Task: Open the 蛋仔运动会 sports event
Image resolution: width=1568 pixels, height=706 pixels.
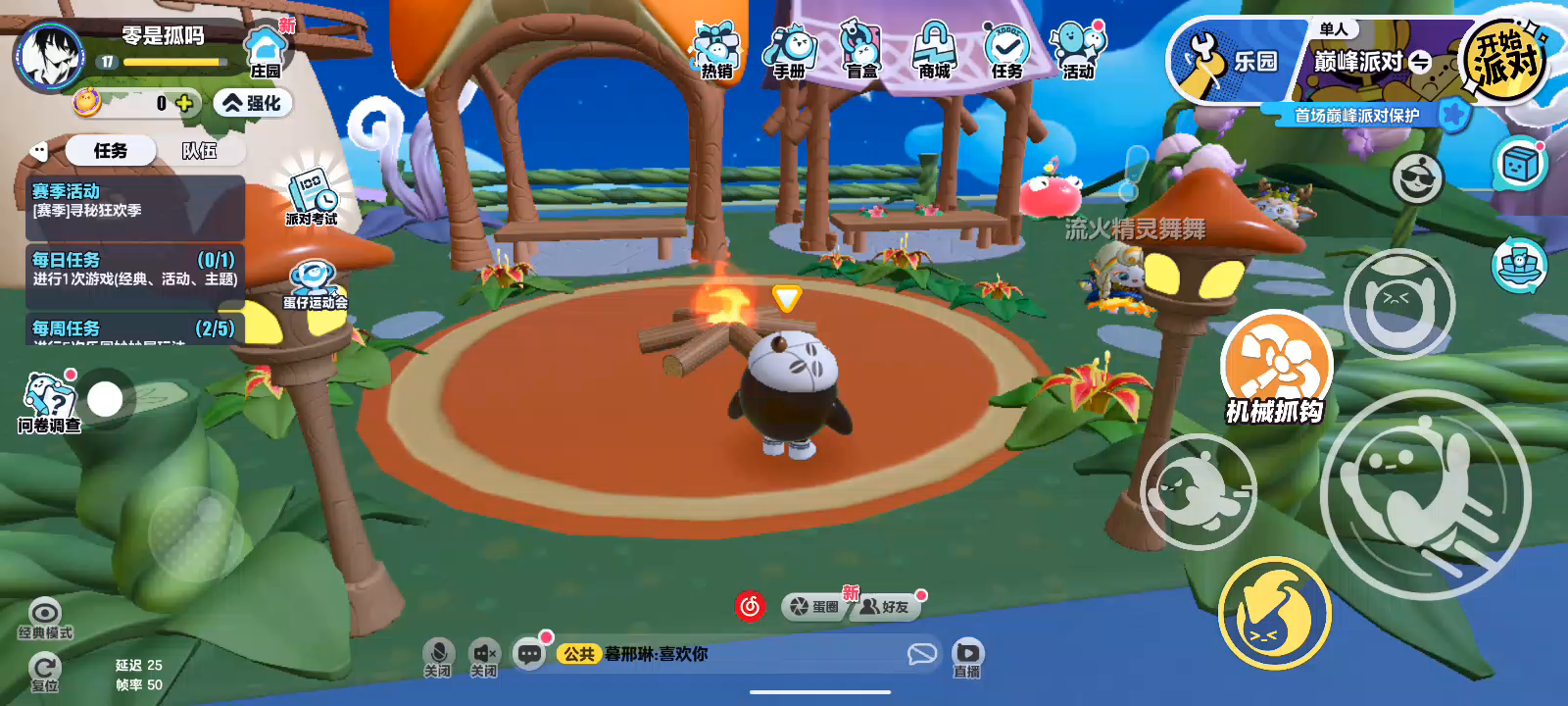Action: click(x=315, y=285)
